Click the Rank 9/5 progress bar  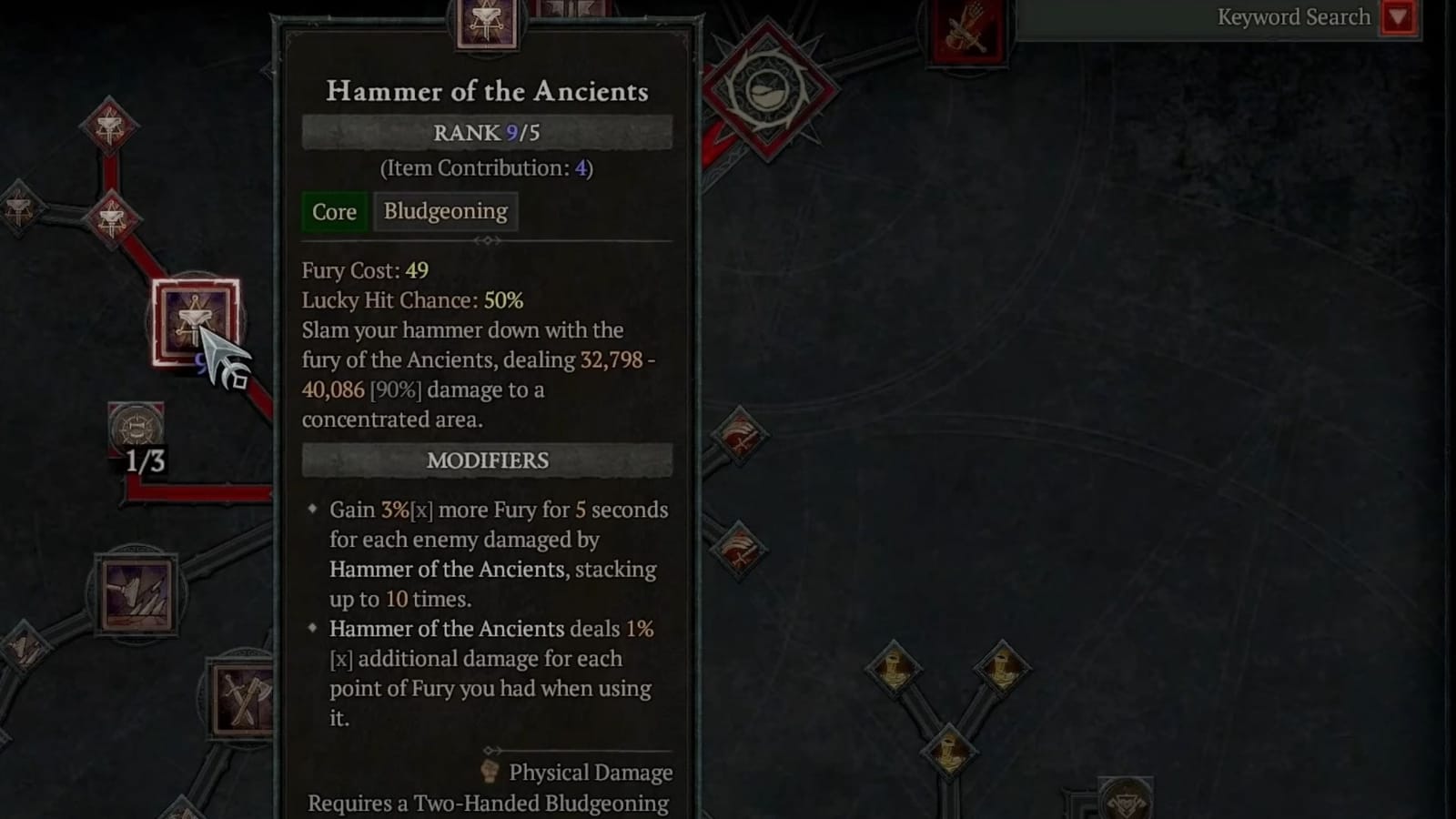click(x=485, y=131)
